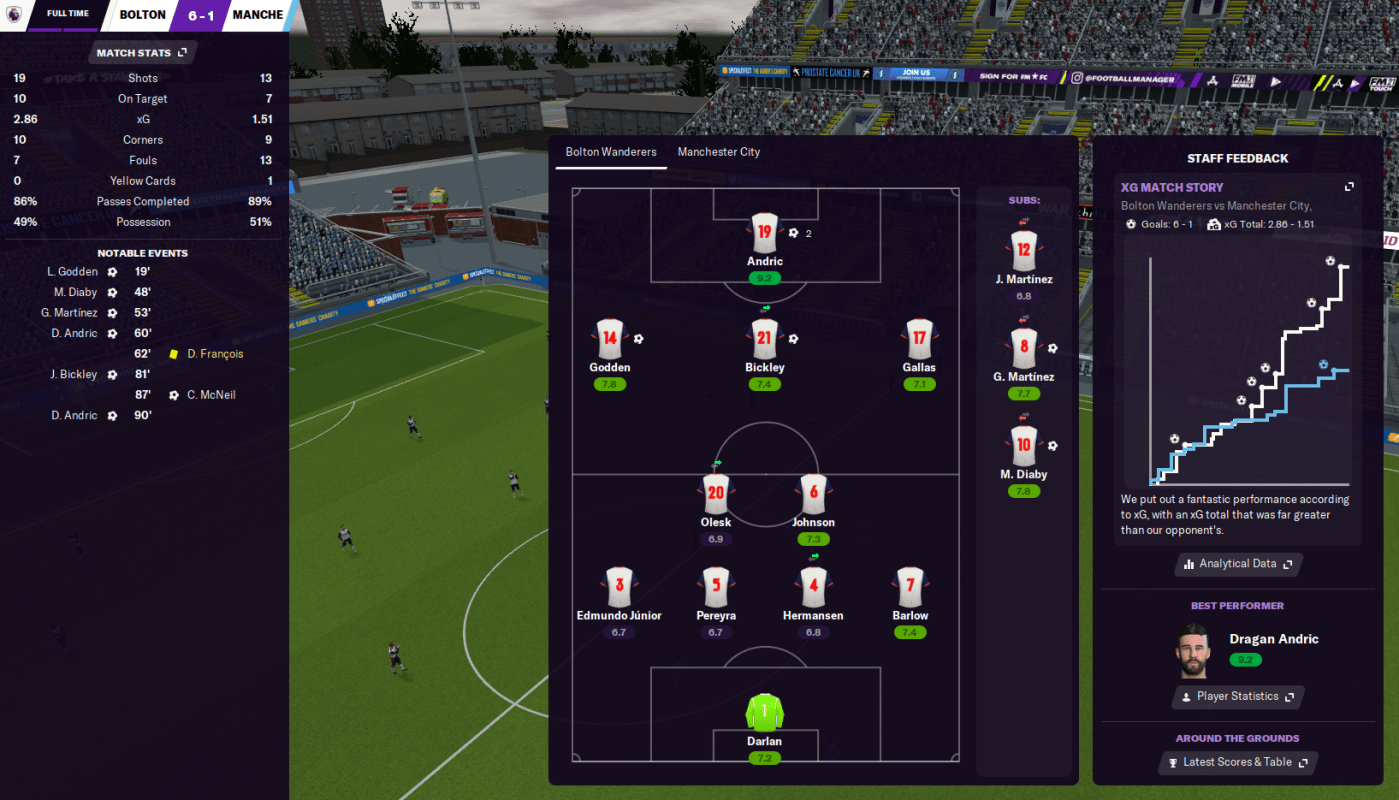Select goalkeeper Darlan on the pitch

click(x=764, y=713)
